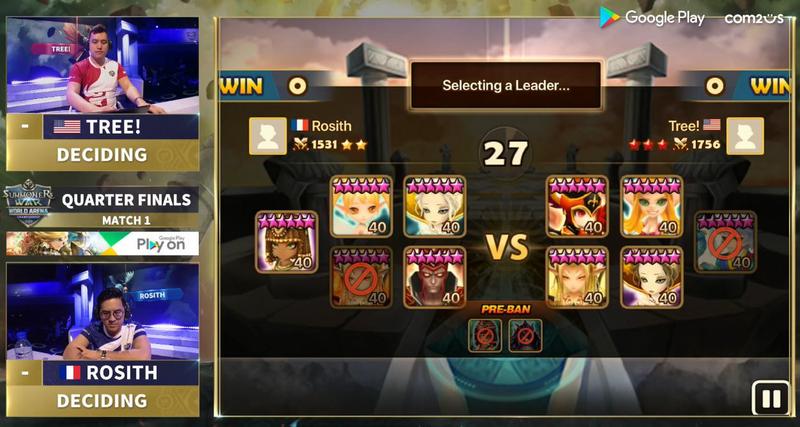Click Tree!'s banned monster on far right
800x427 pixels.
[725, 242]
